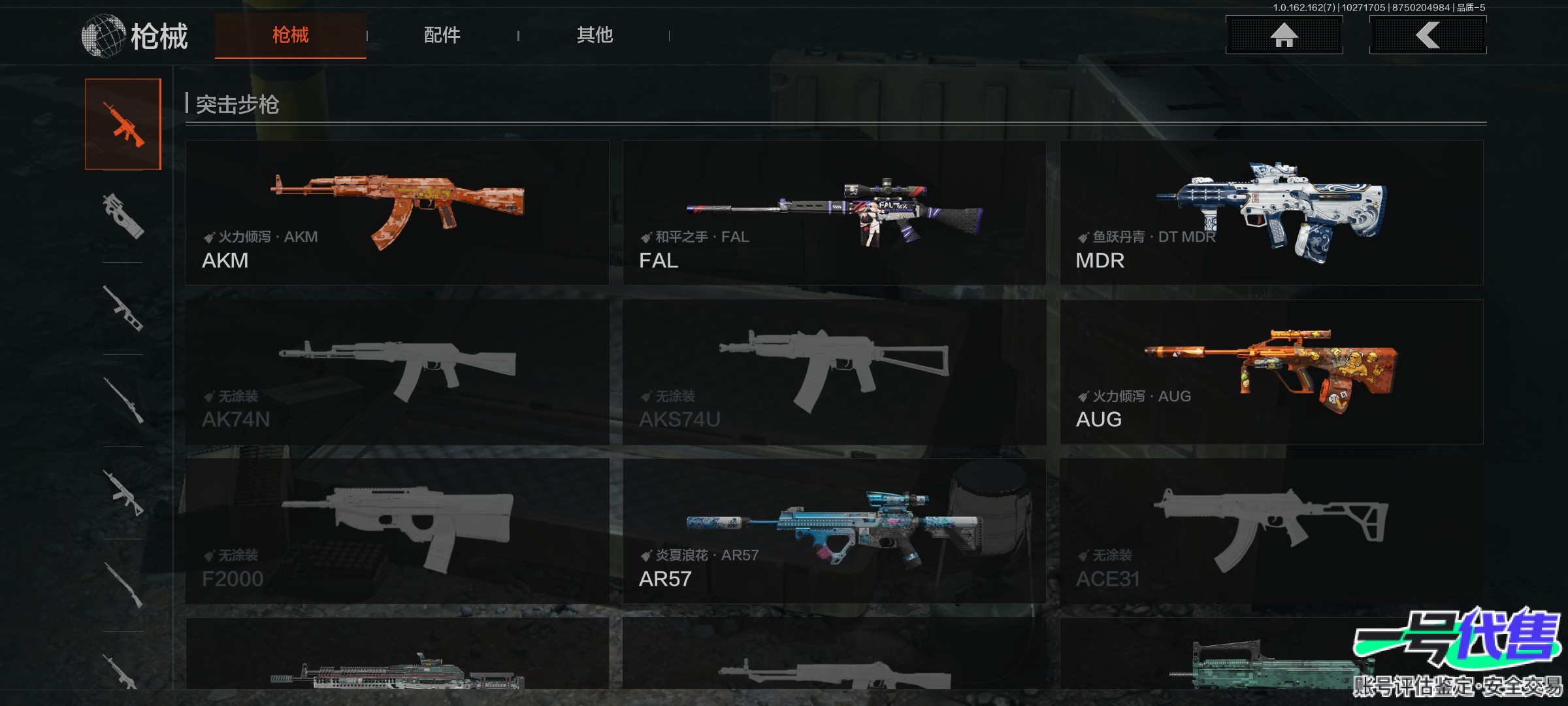
Task: Choose the P90 submachine gun category icon
Action: click(x=123, y=216)
